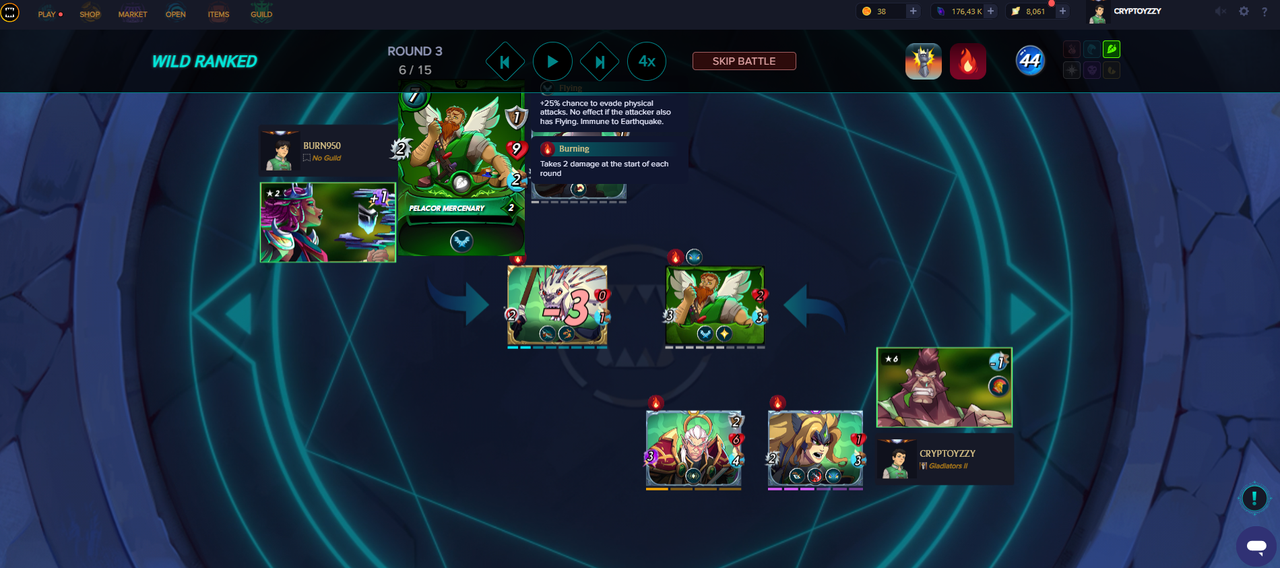
Task: Go to the Shop page
Action: pyautogui.click(x=90, y=14)
